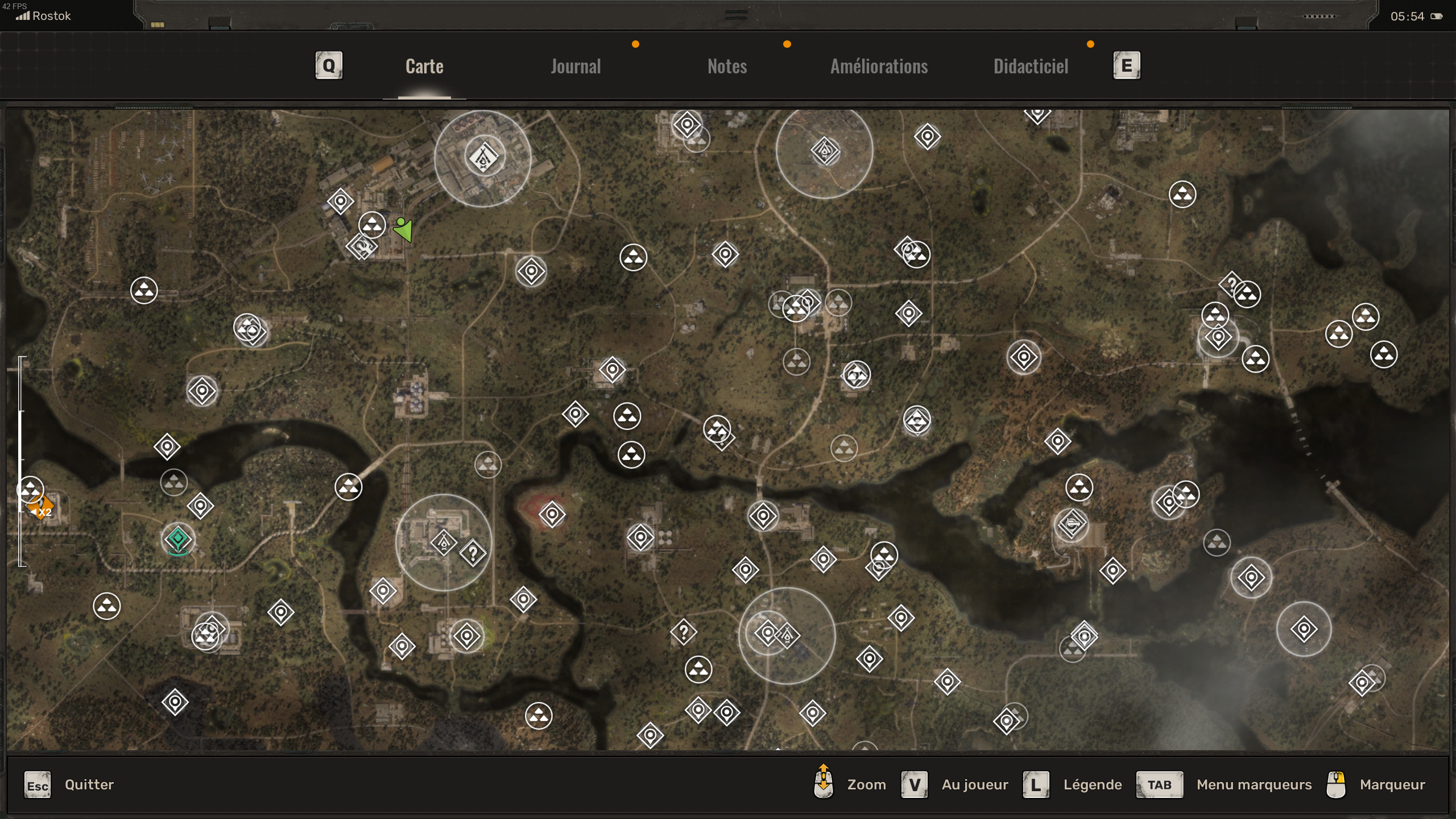
Task: Click Quitter to leave the map
Action: [89, 784]
